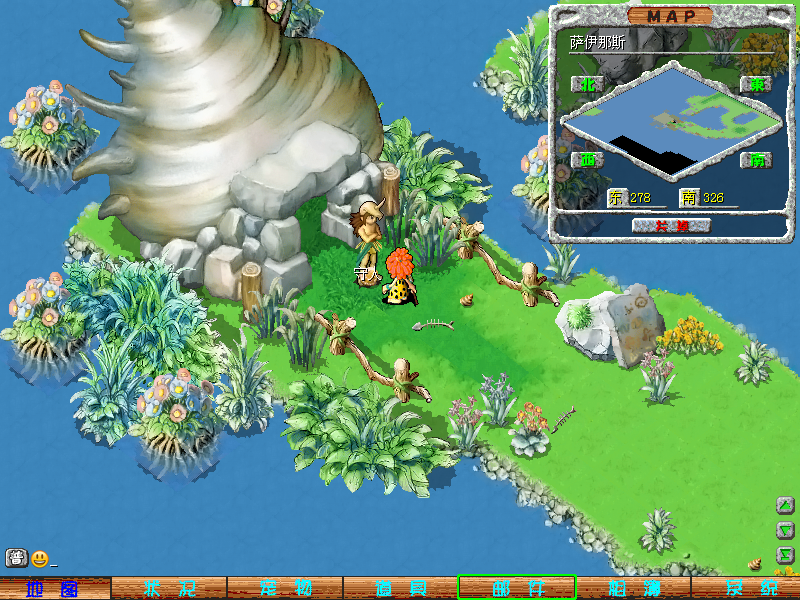
Task: Open the 状况 (Status) menu
Action: [x=168, y=588]
